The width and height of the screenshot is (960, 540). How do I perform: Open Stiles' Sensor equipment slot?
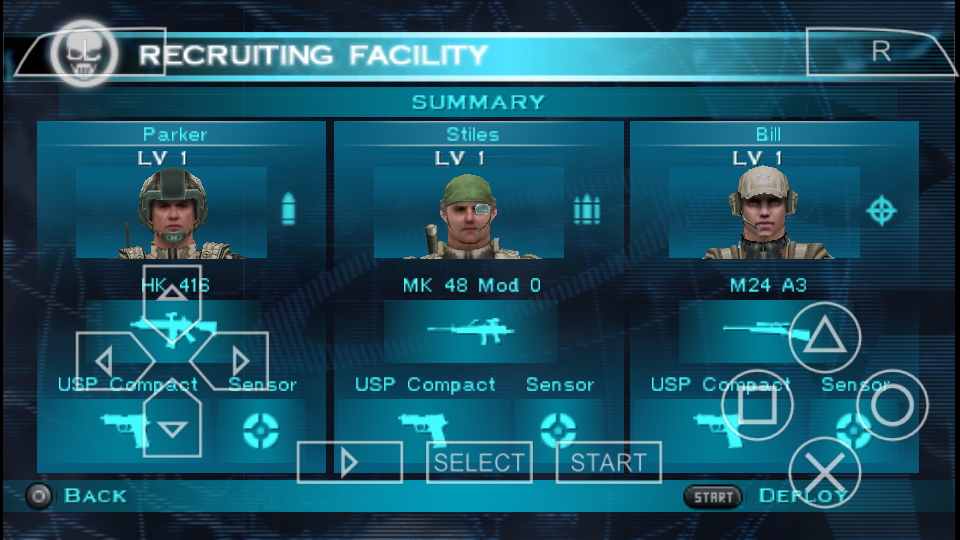558,430
